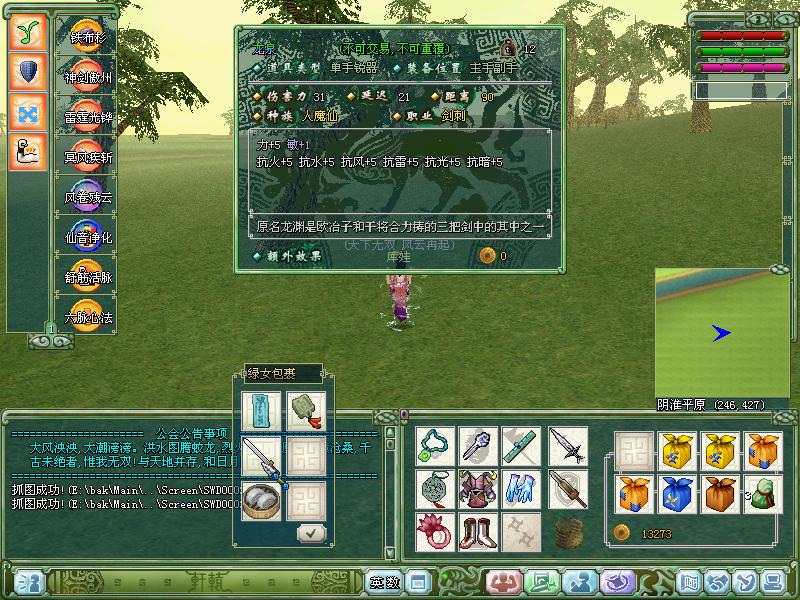Confirm with the bag's checkmark button

312,533
